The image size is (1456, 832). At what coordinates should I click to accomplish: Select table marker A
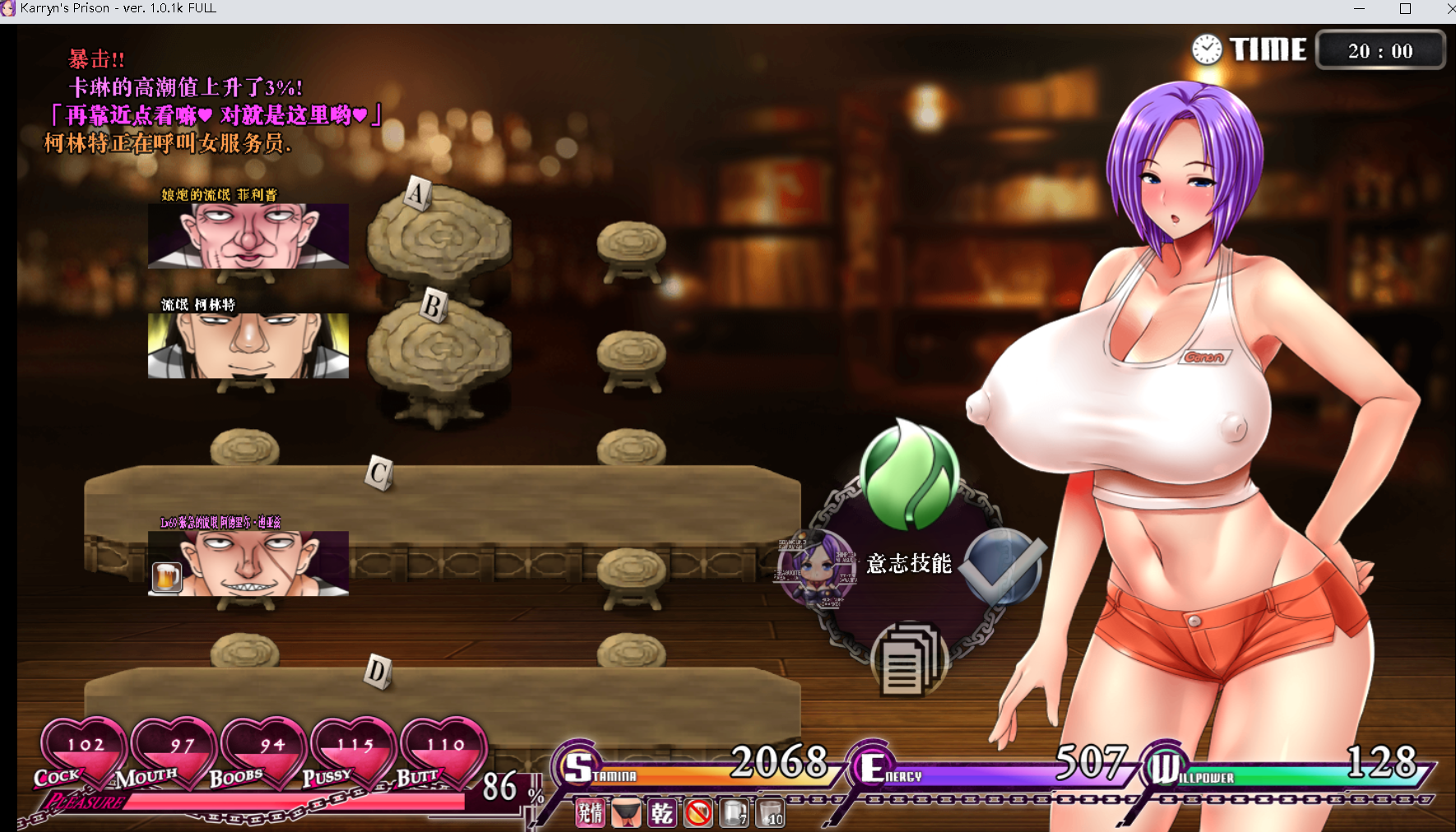pyautogui.click(x=417, y=194)
